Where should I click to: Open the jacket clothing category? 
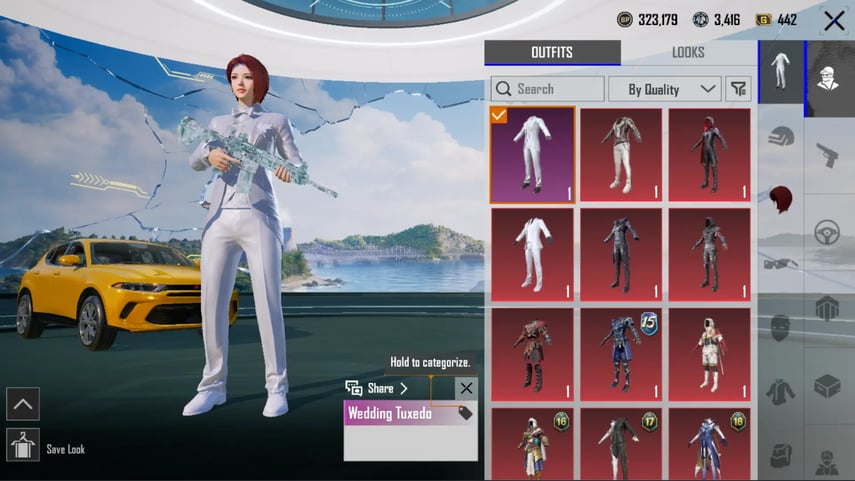point(780,390)
